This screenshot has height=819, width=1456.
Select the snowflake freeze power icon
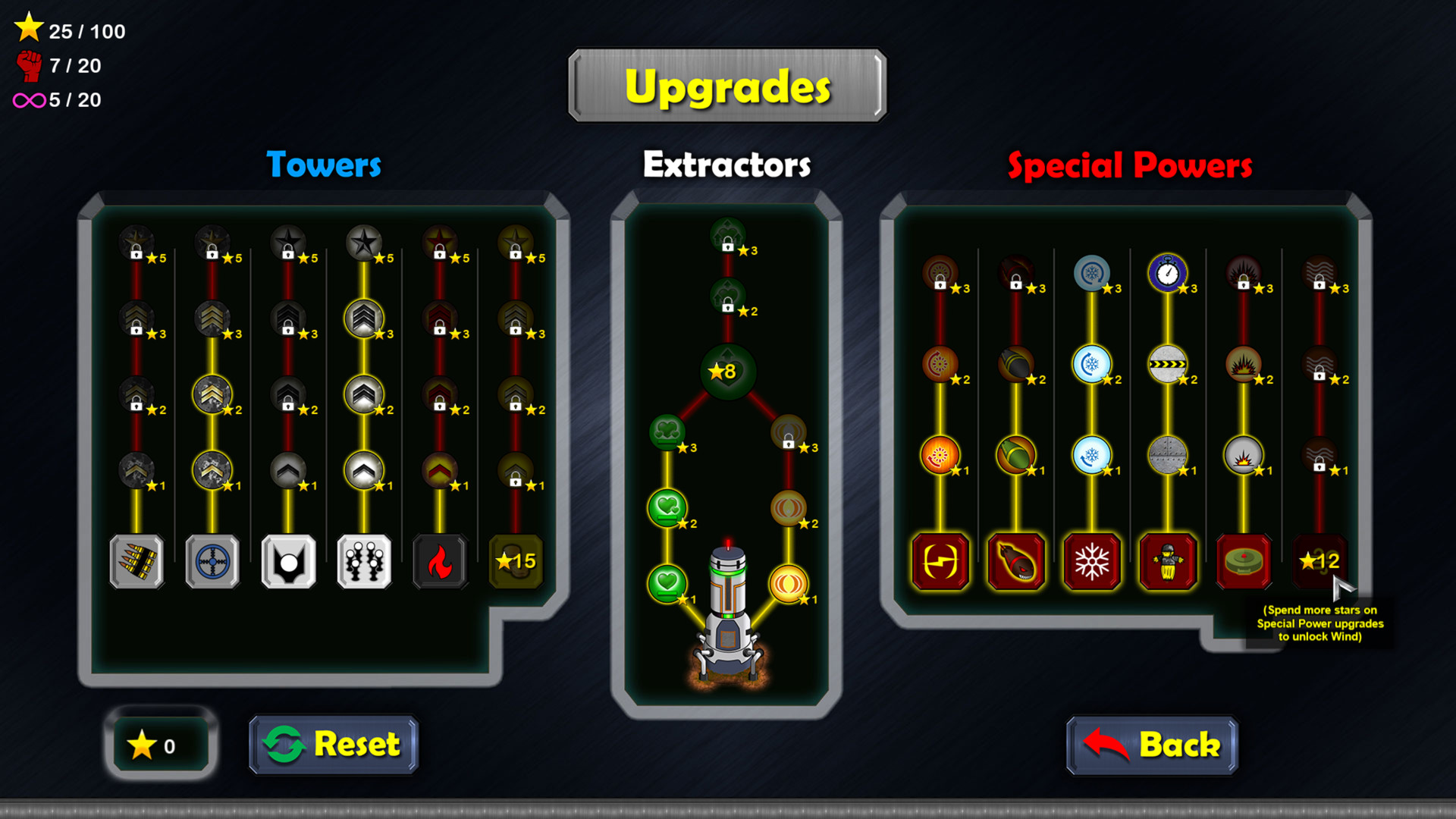pos(1093,562)
